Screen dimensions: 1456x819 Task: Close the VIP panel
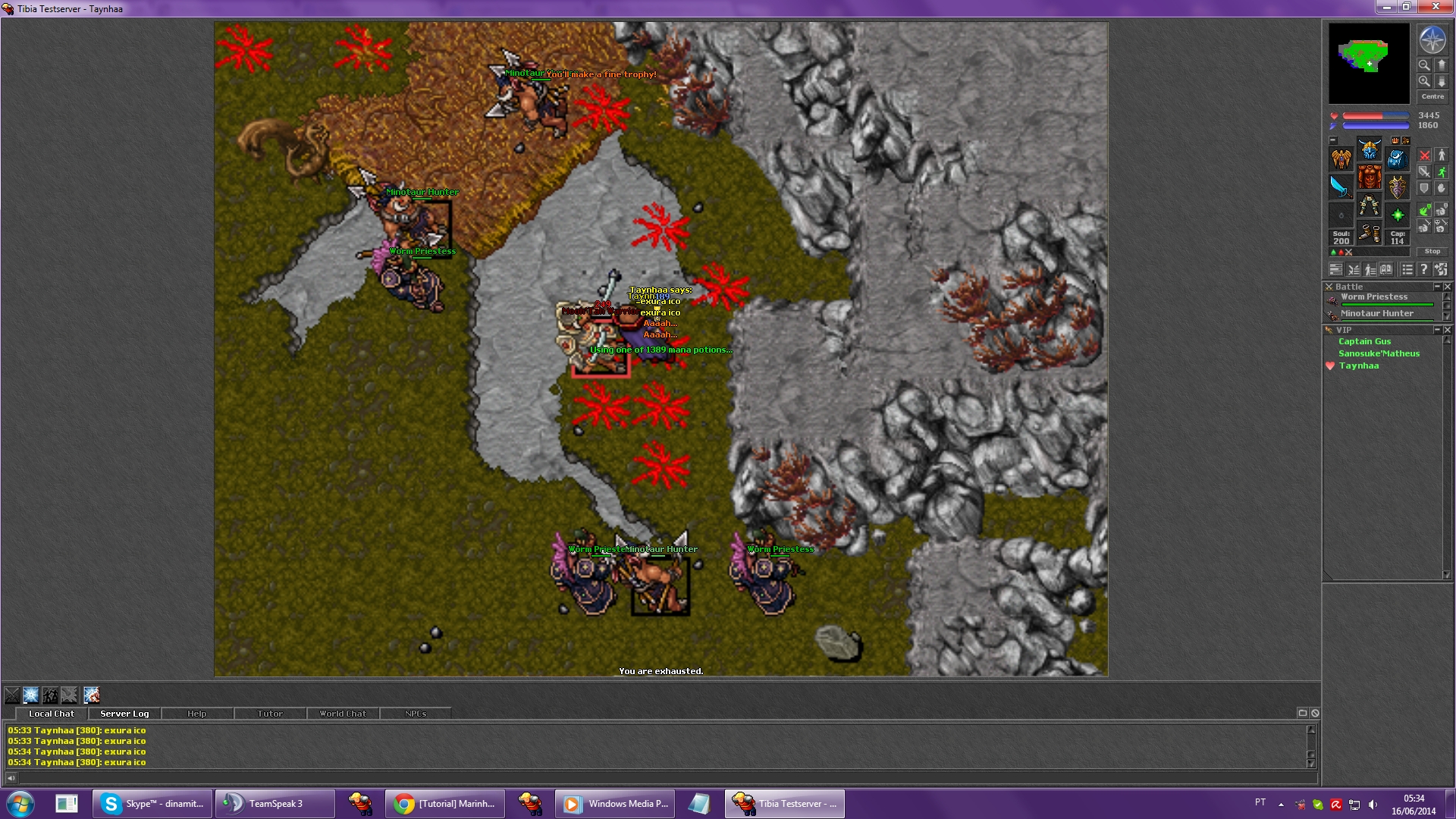click(1448, 330)
